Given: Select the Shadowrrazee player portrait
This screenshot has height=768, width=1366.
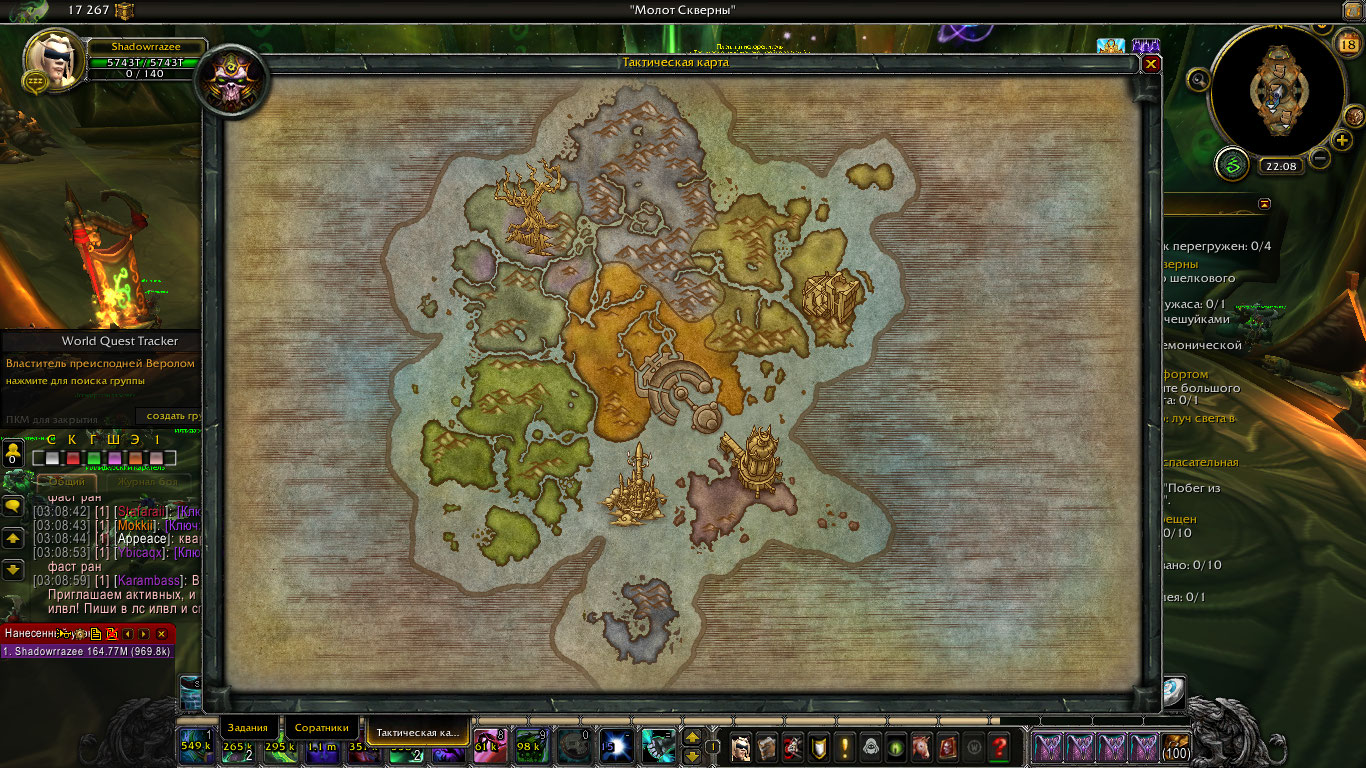Looking at the screenshot, I should 54,60.
